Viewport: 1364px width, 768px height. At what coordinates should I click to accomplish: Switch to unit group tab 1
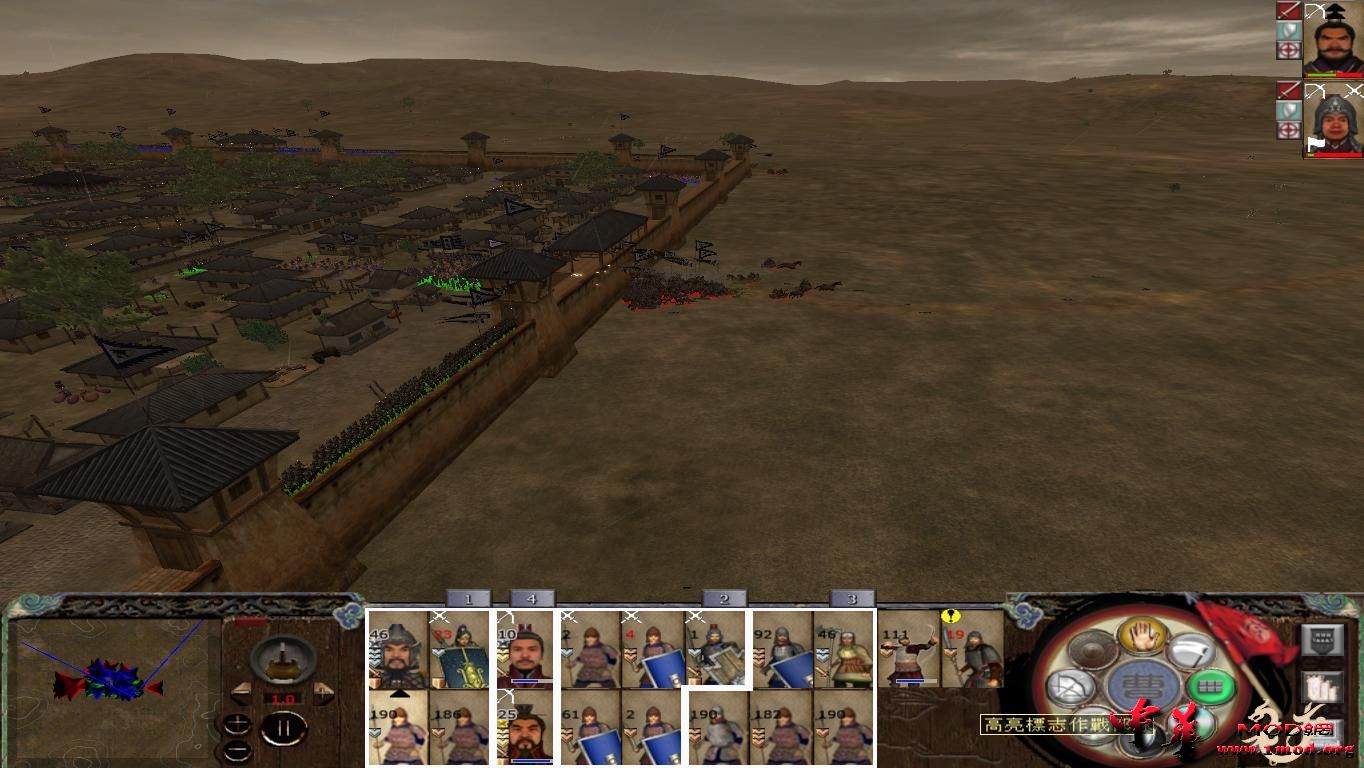[x=468, y=597]
